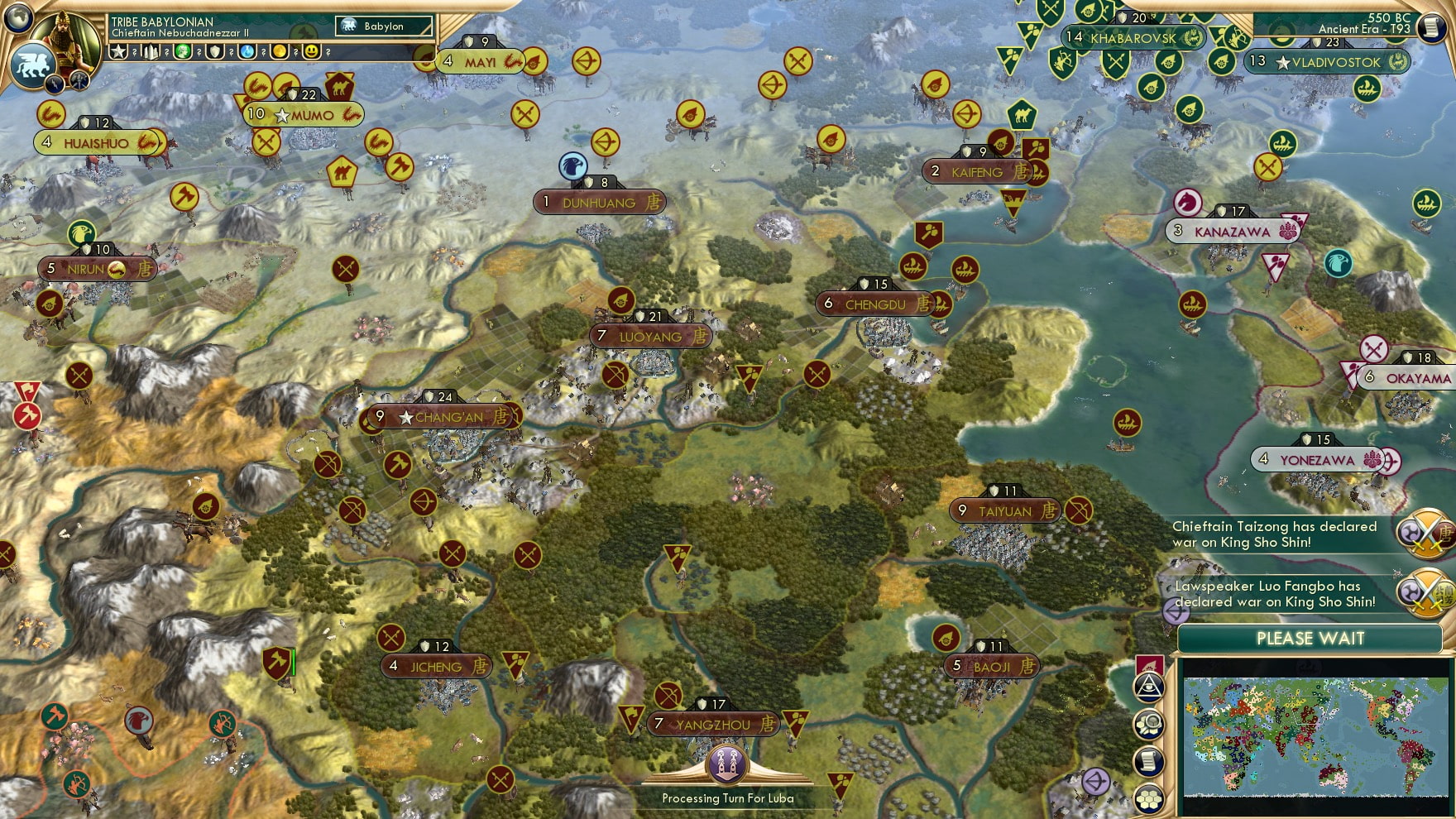1456x819 pixels.
Task: Click the eye-in-triangle button beside the minimap
Action: tap(1149, 686)
